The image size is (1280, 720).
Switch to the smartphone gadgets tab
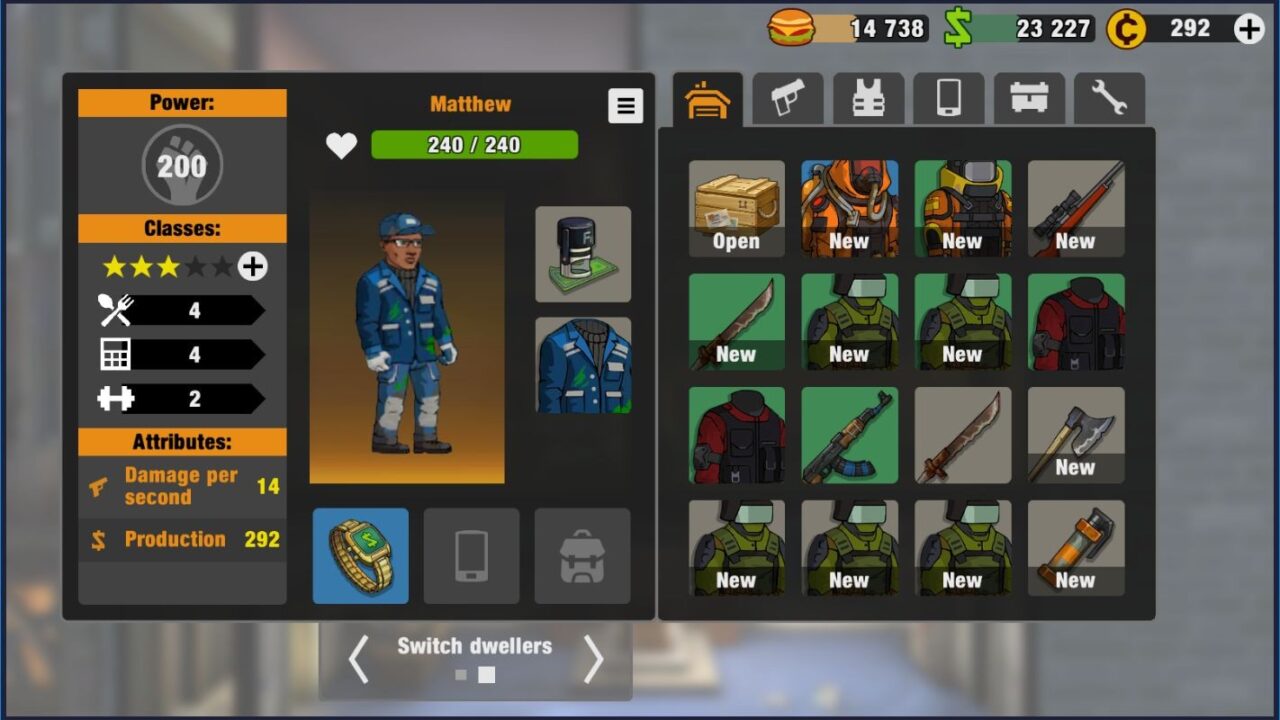pyautogui.click(x=949, y=99)
